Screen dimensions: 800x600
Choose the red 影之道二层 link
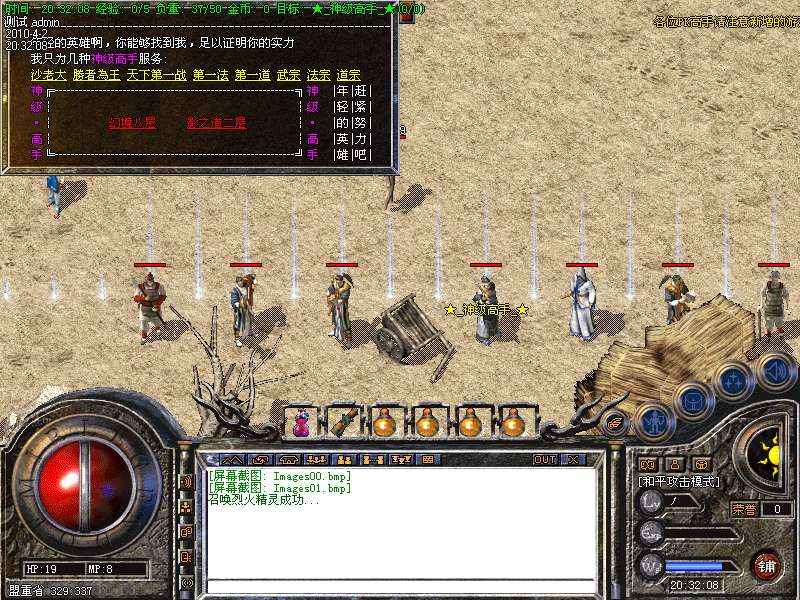(216, 123)
